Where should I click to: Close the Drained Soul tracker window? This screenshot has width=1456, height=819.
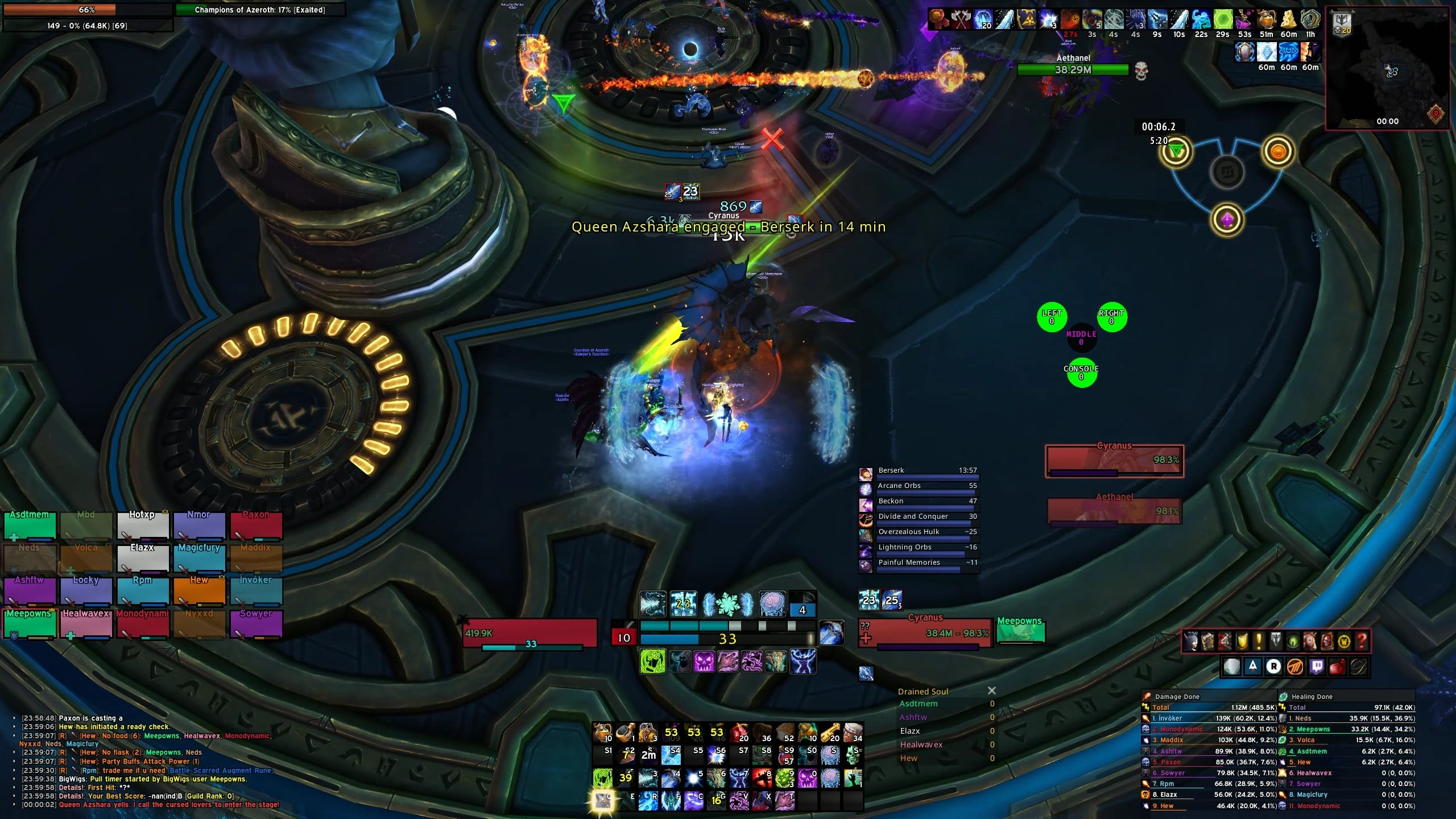992,690
